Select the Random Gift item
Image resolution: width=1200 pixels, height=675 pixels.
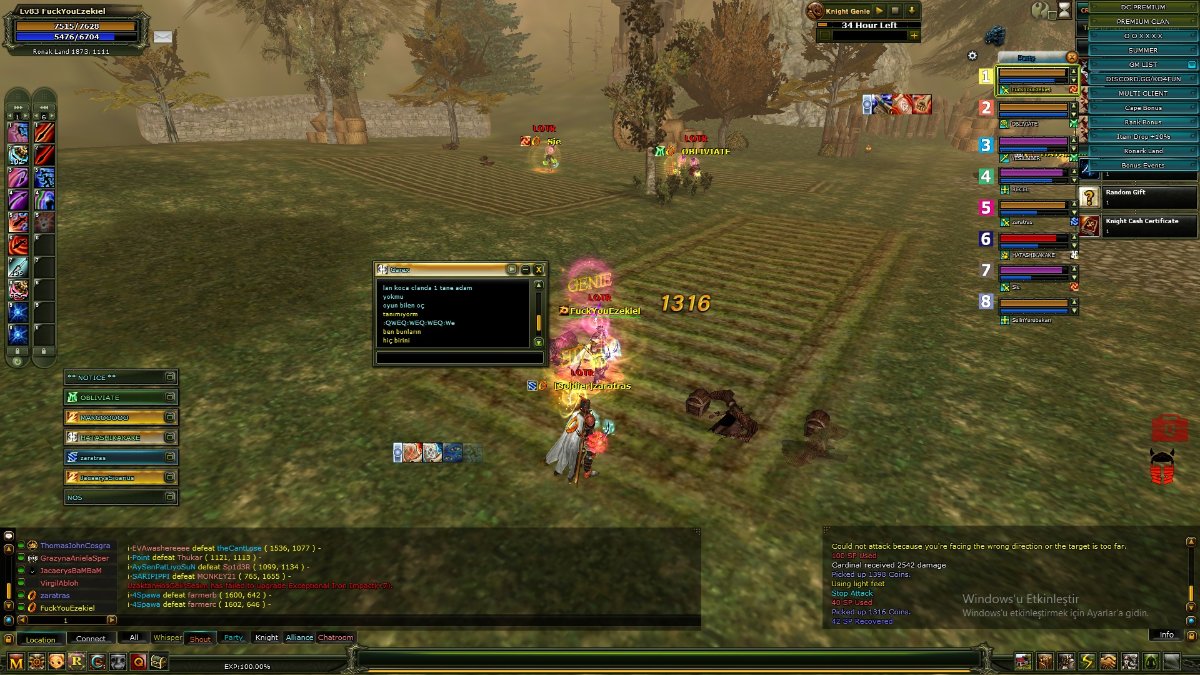(x=1137, y=197)
